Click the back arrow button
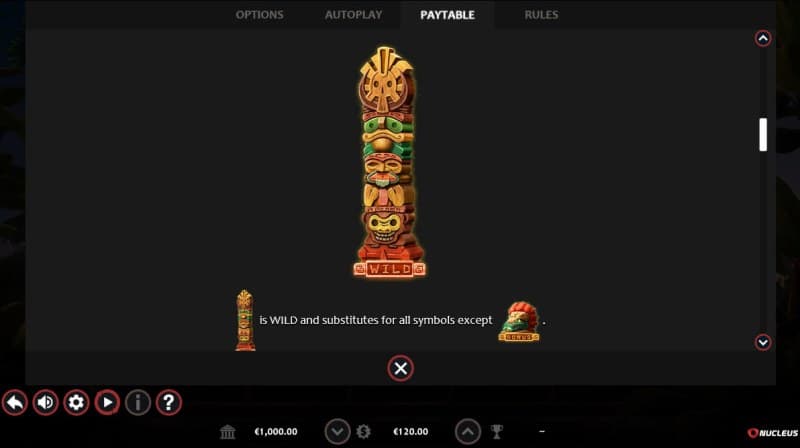Image resolution: width=800 pixels, height=448 pixels. [15, 402]
